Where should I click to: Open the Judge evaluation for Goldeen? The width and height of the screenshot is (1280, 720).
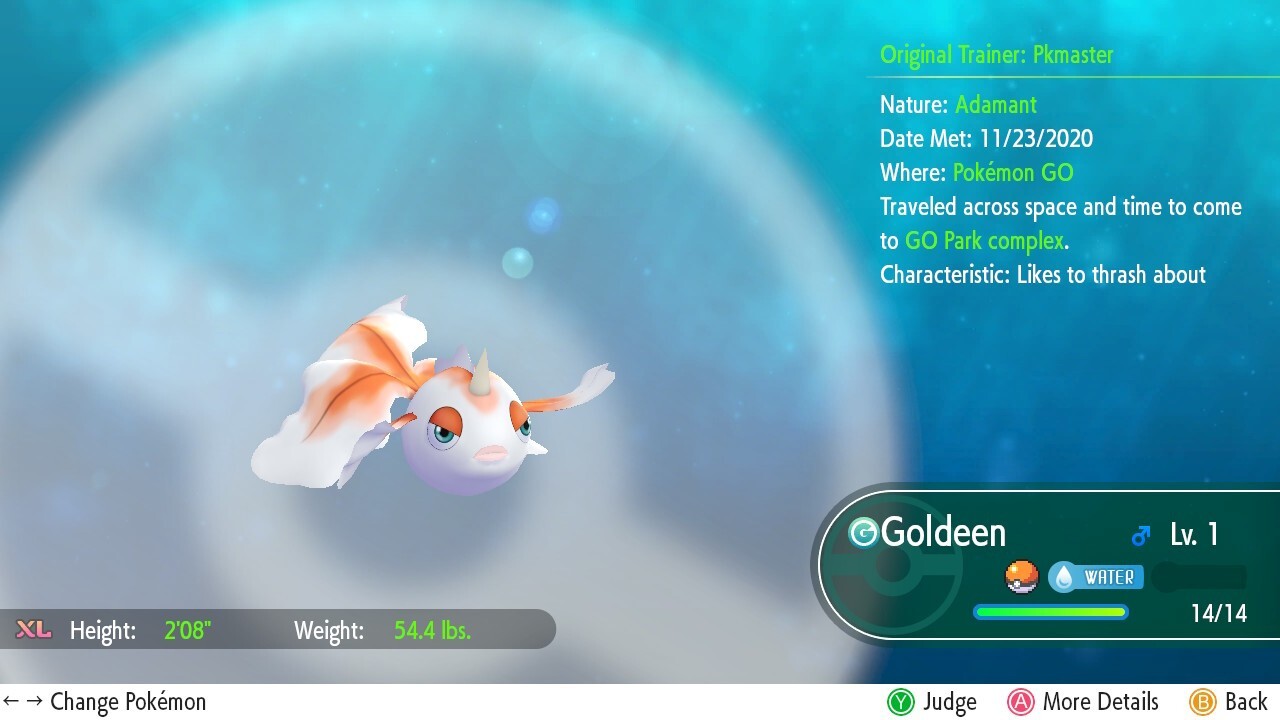(932, 702)
